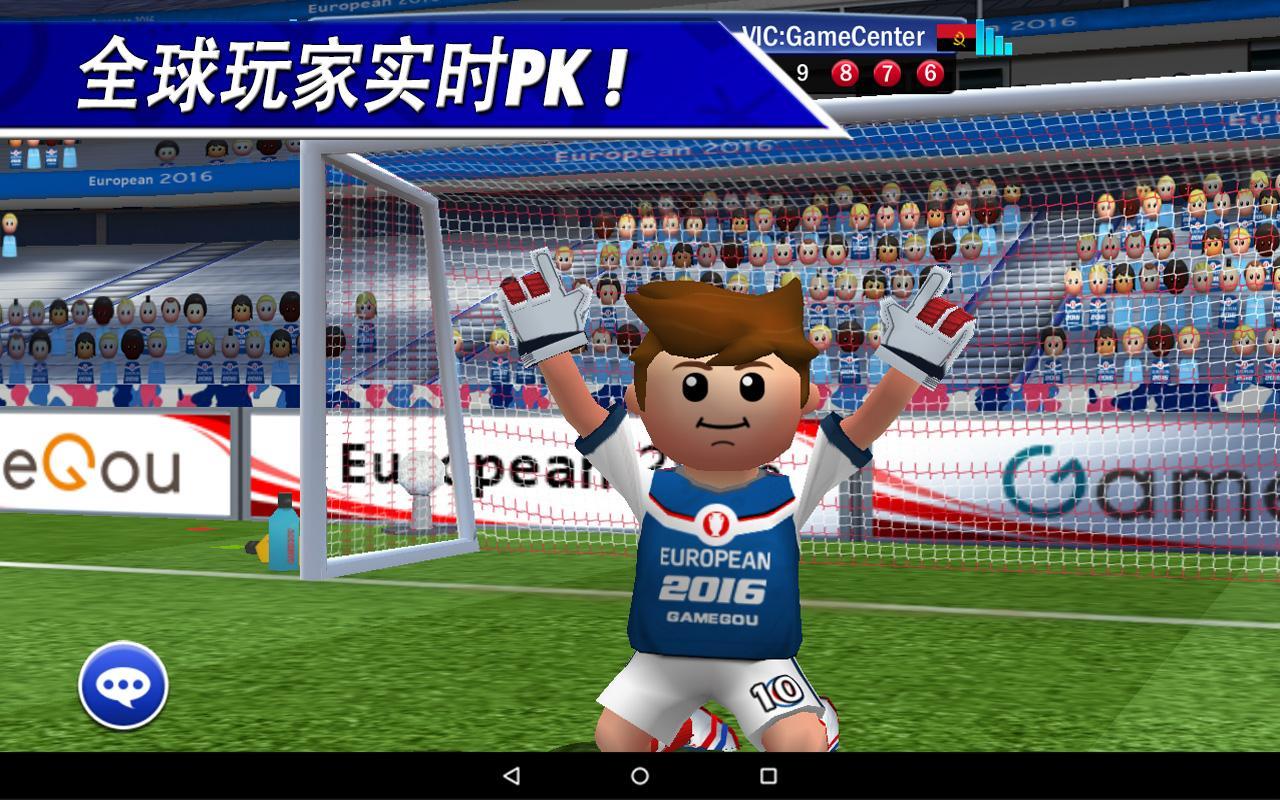Image resolution: width=1280 pixels, height=800 pixels.
Task: Tap the Android Home circle button
Action: [x=639, y=778]
